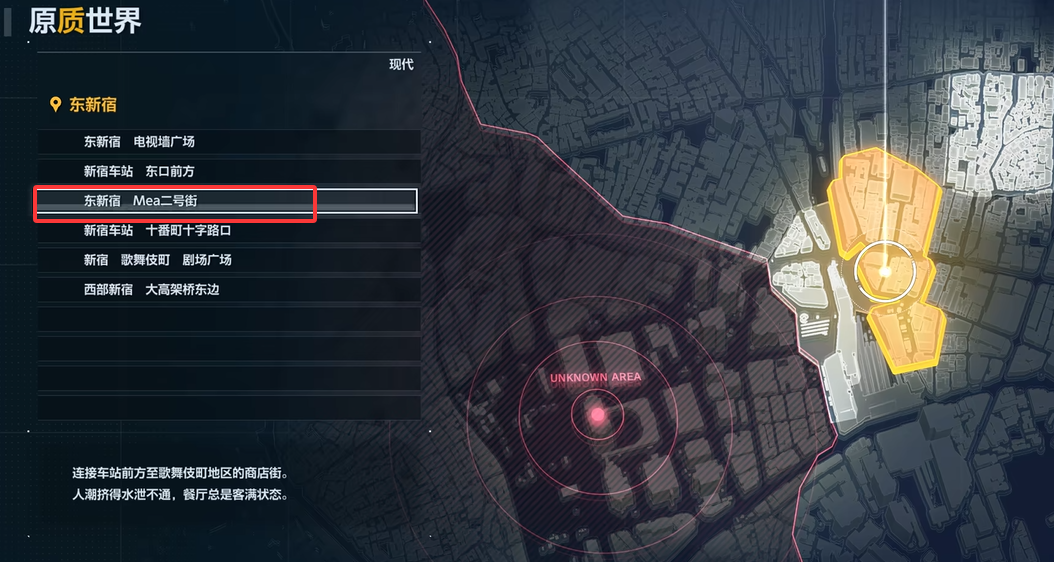The image size is (1054, 562).
Task: Select the glowing white marker on map
Action: 885,271
